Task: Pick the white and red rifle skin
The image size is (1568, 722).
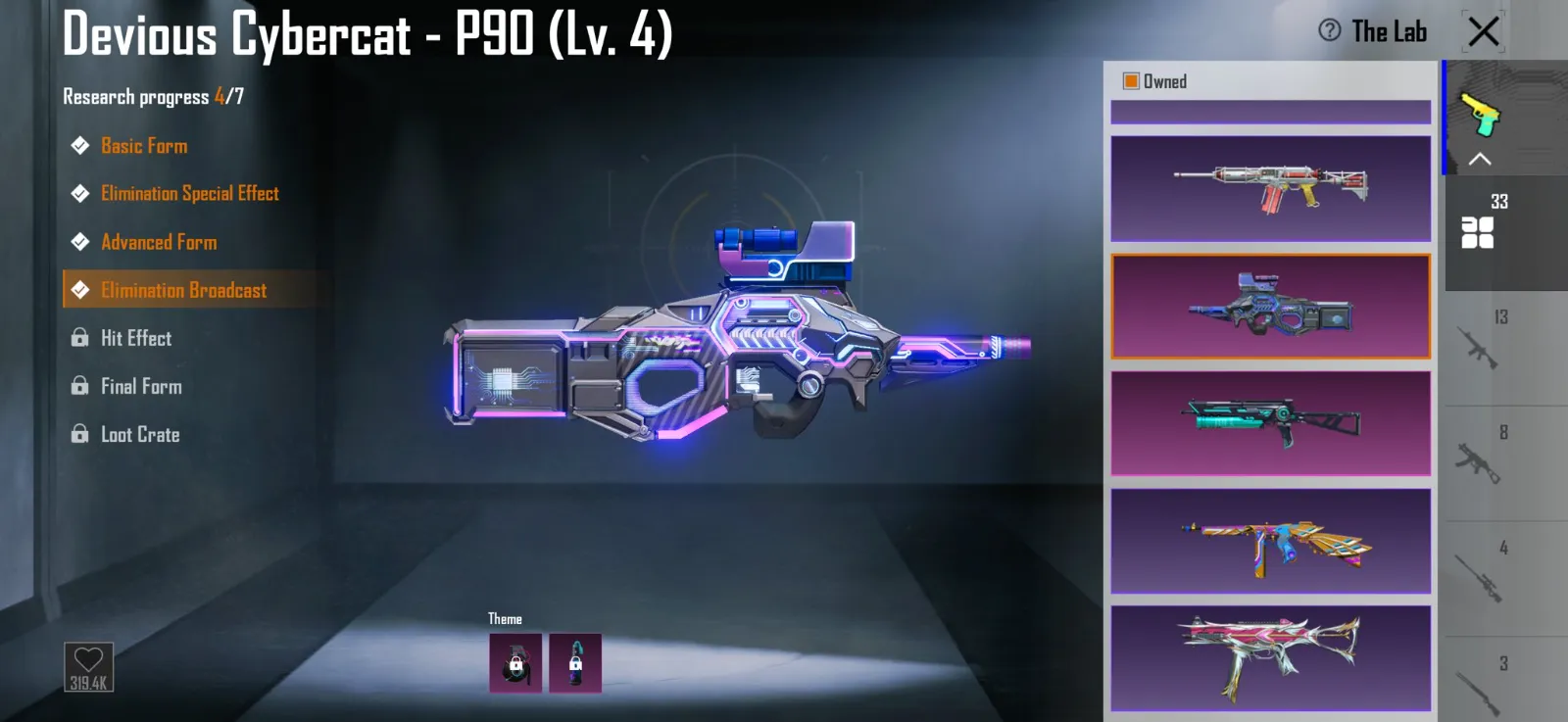Action: point(1270,188)
